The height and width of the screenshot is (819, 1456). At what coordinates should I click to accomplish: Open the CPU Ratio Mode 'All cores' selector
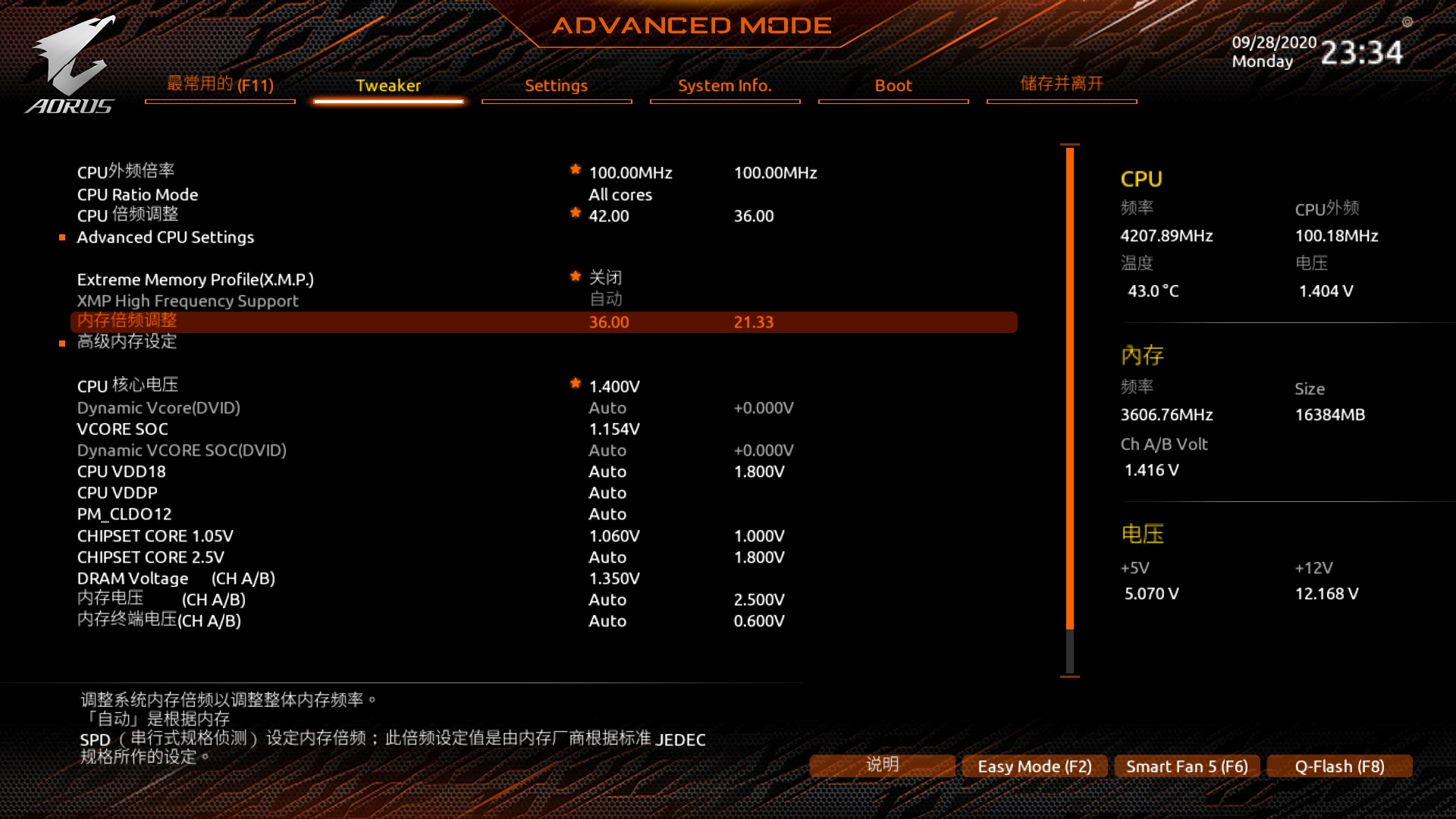point(620,195)
